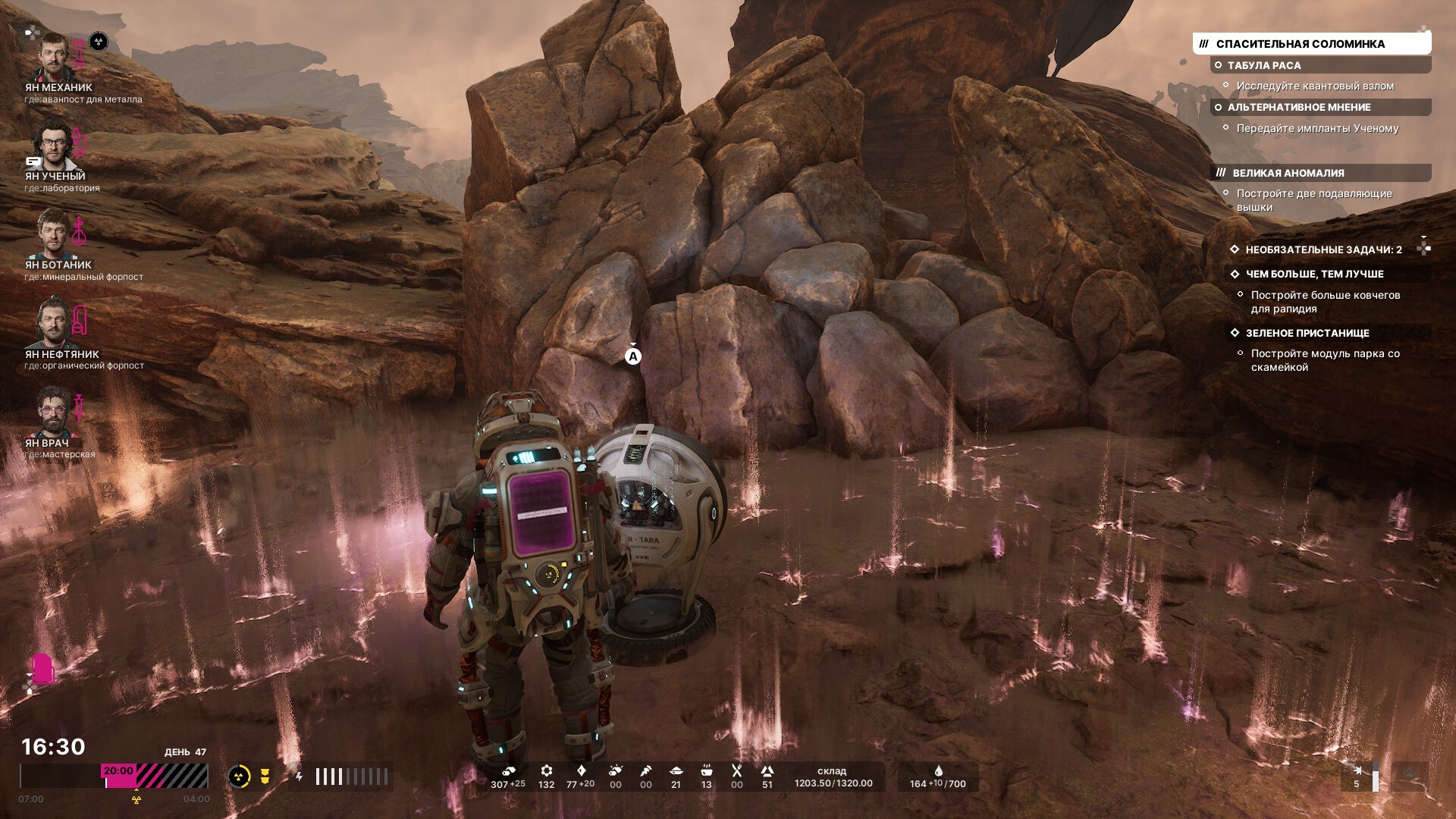The height and width of the screenshot is (819, 1456).
Task: Open the склад storage capacity panel
Action: [833, 777]
